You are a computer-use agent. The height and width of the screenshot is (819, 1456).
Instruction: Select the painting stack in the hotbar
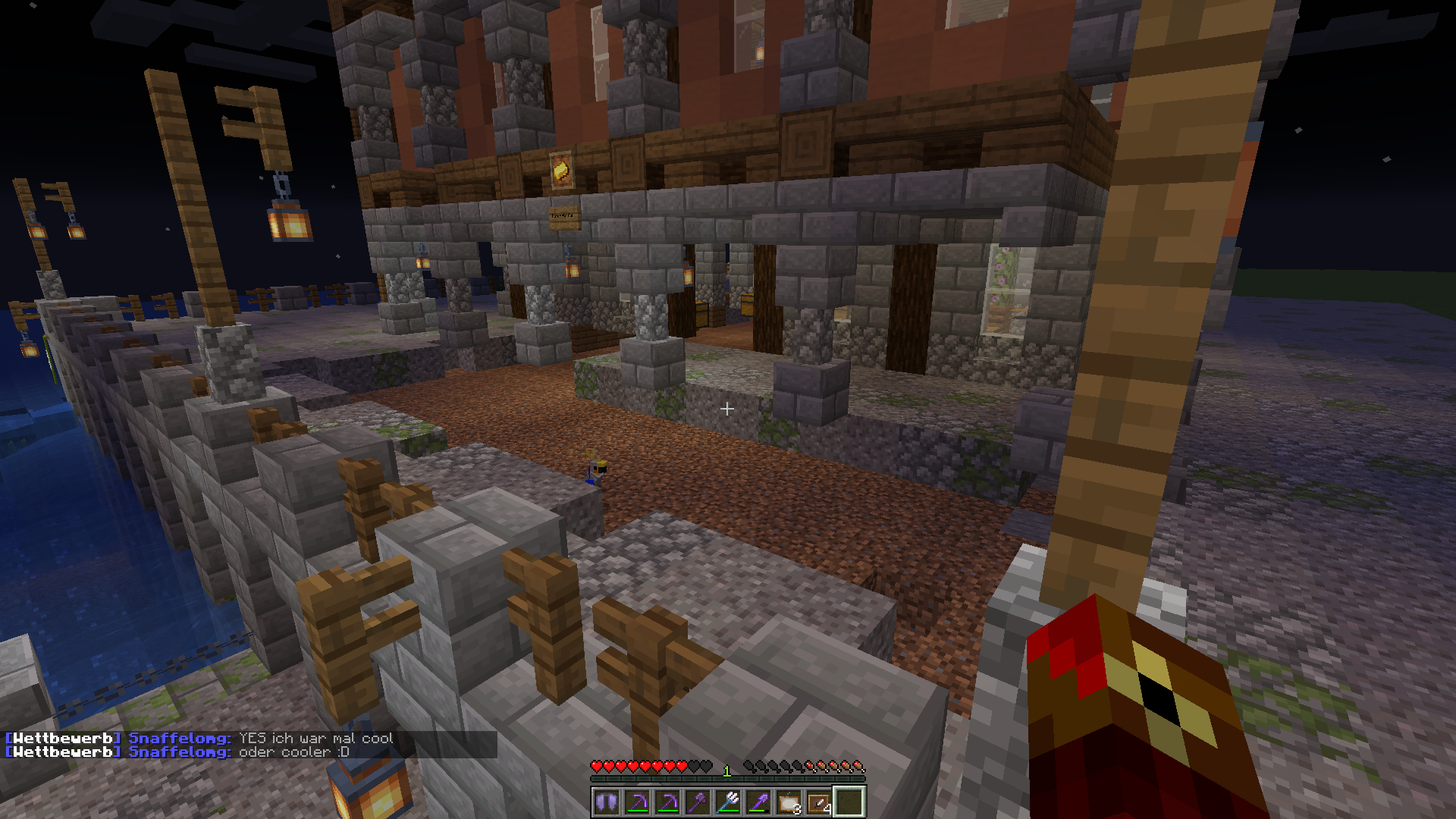(789, 802)
